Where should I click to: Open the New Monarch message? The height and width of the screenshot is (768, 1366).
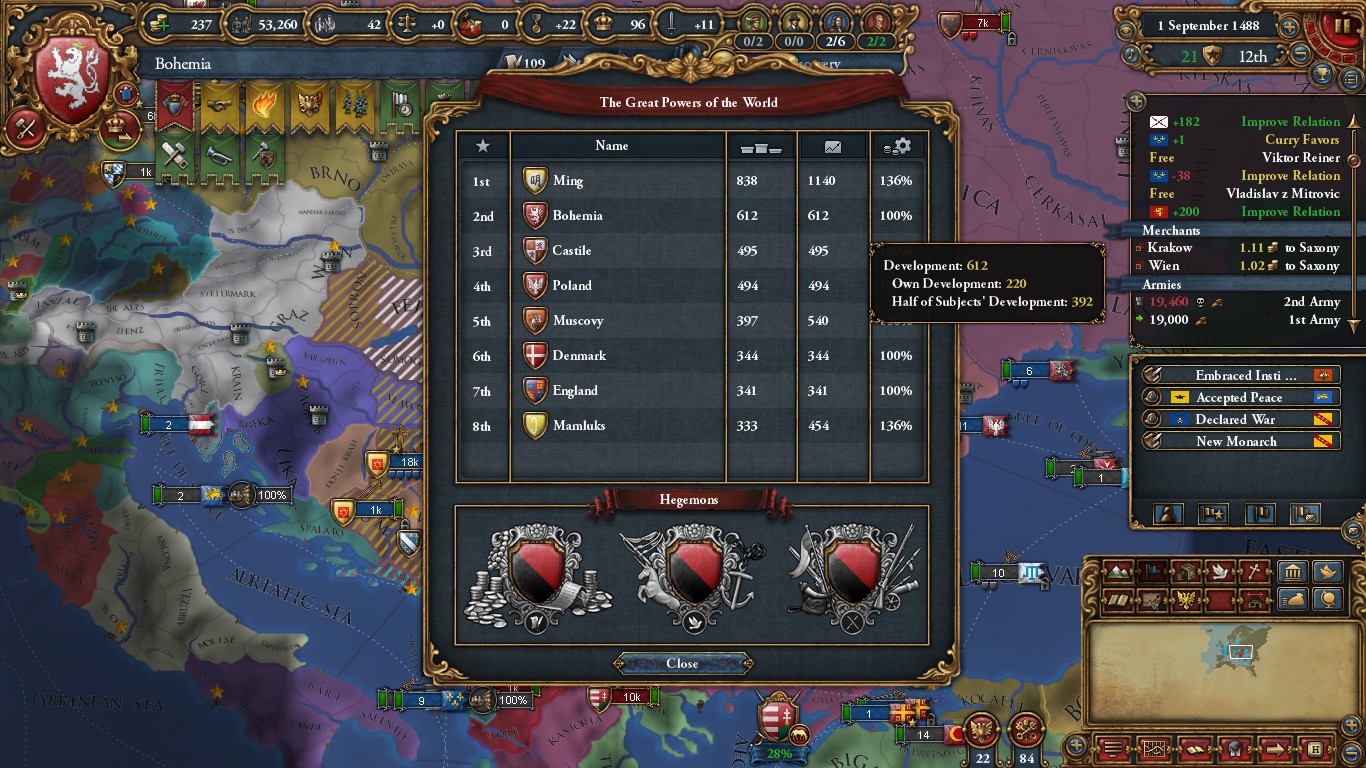tap(1236, 441)
